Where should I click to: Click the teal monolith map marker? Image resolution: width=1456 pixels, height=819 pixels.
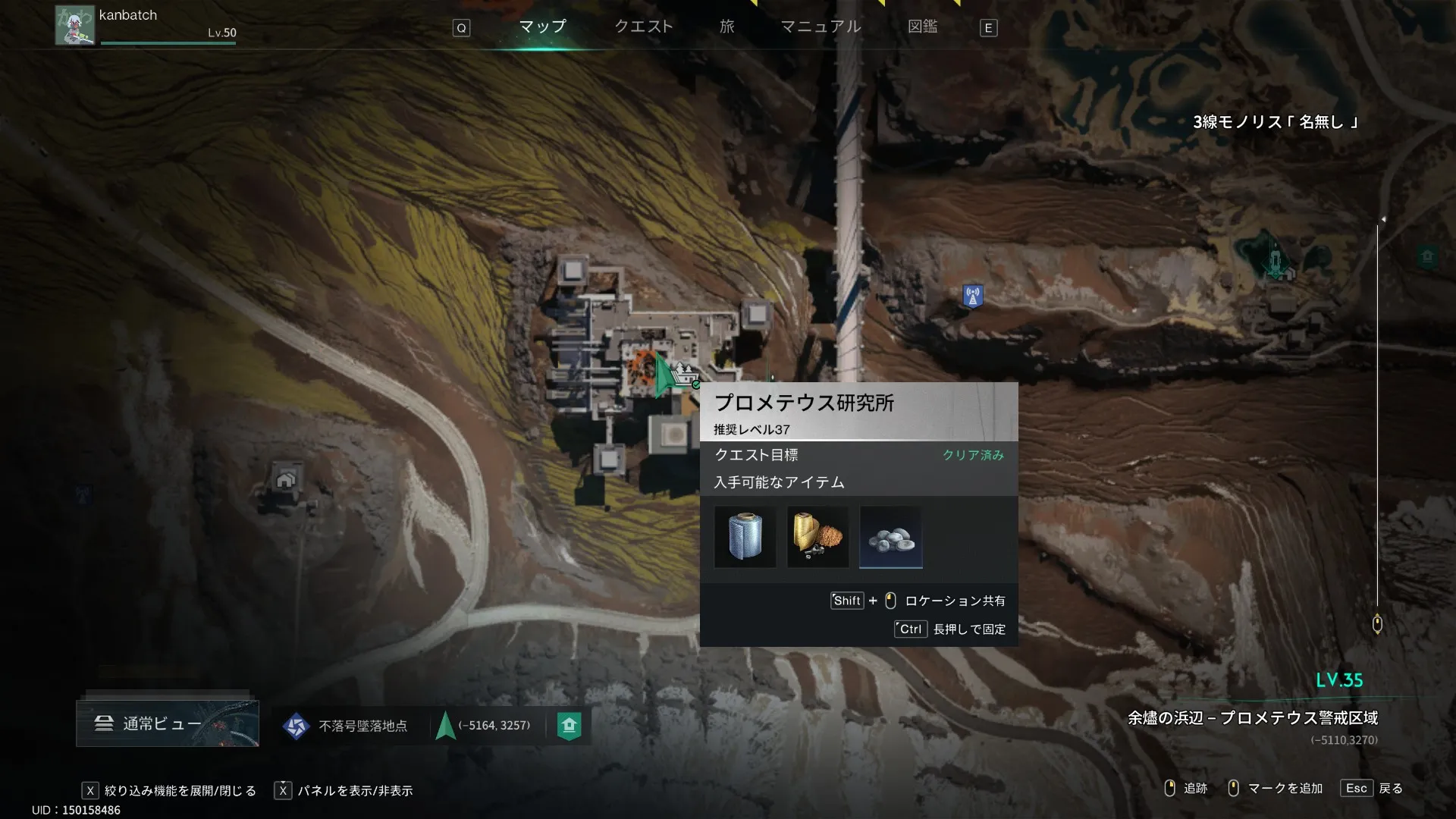1274,262
